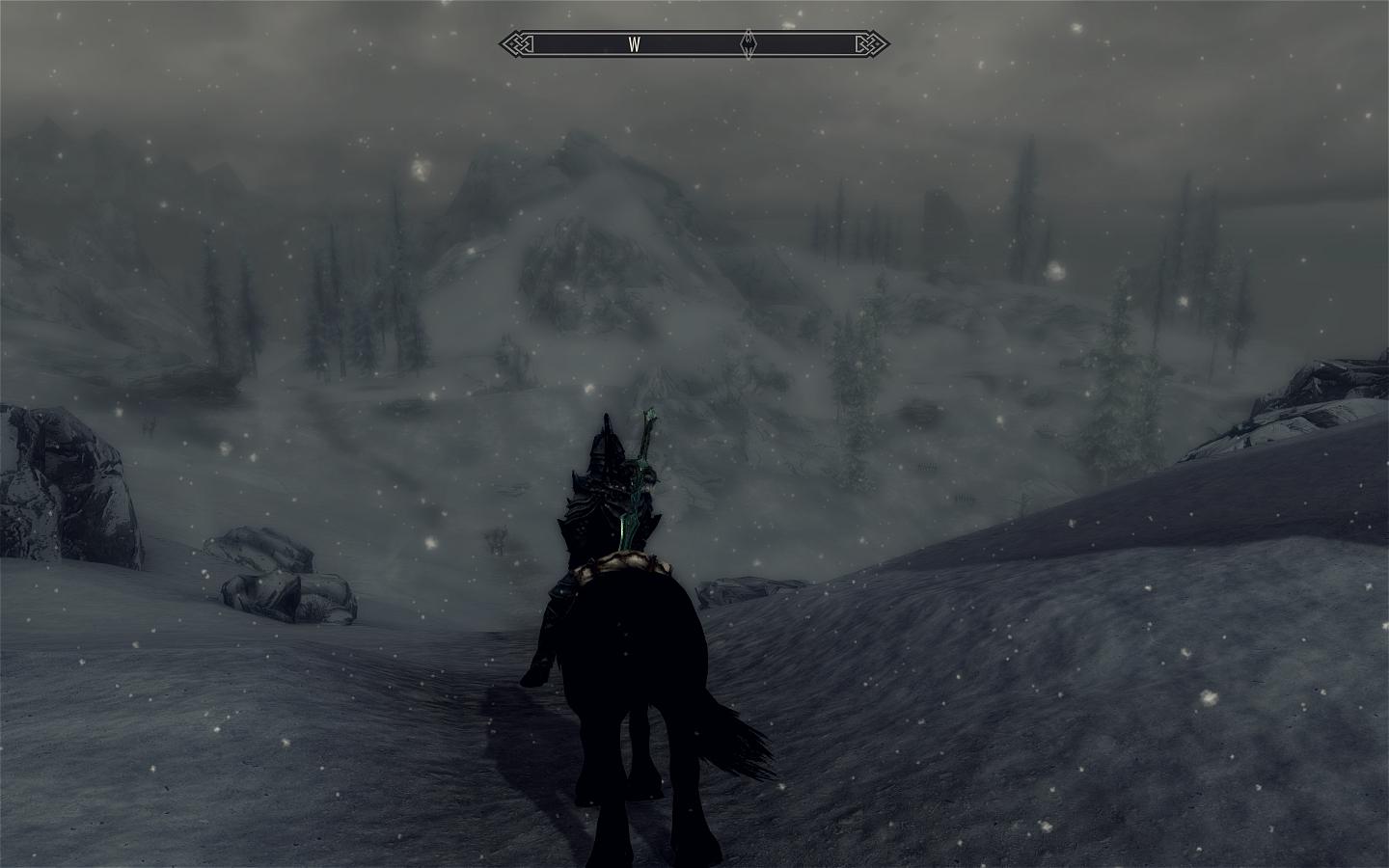The width and height of the screenshot is (1389, 868).
Task: Select the W heading on the compass bar
Action: 635,44
